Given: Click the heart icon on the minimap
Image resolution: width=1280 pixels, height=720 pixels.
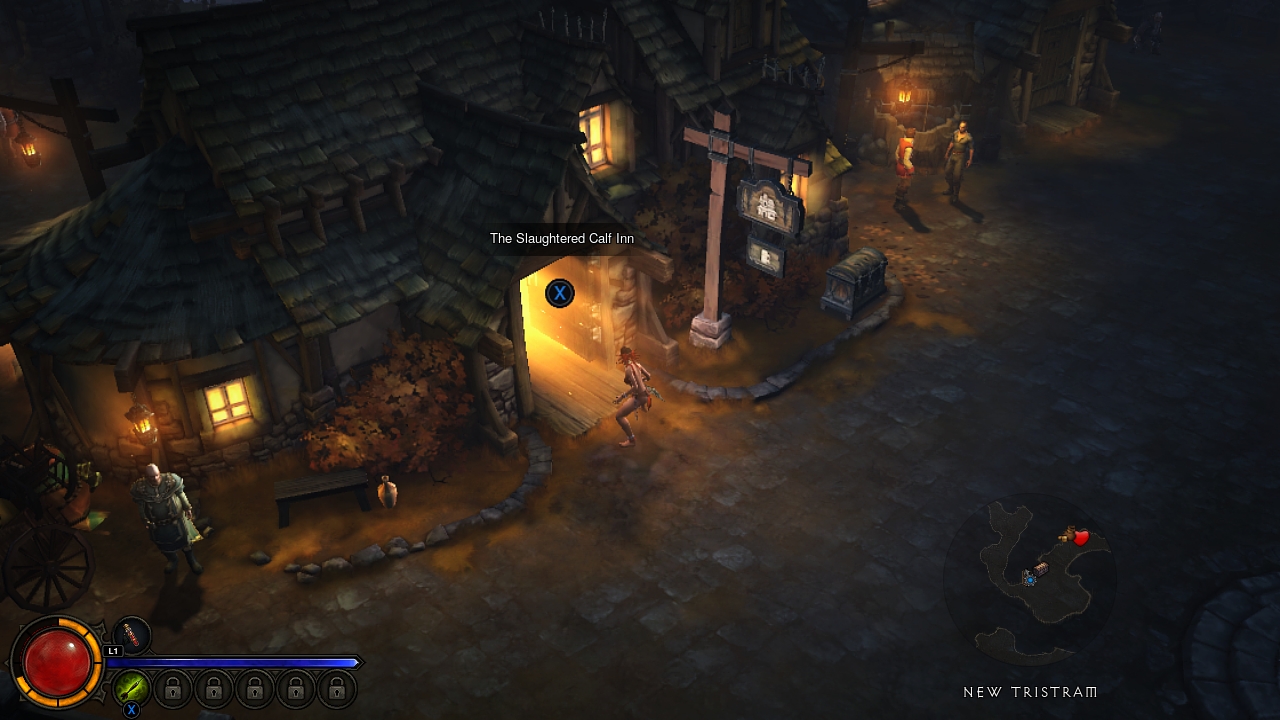Looking at the screenshot, I should click(1081, 537).
